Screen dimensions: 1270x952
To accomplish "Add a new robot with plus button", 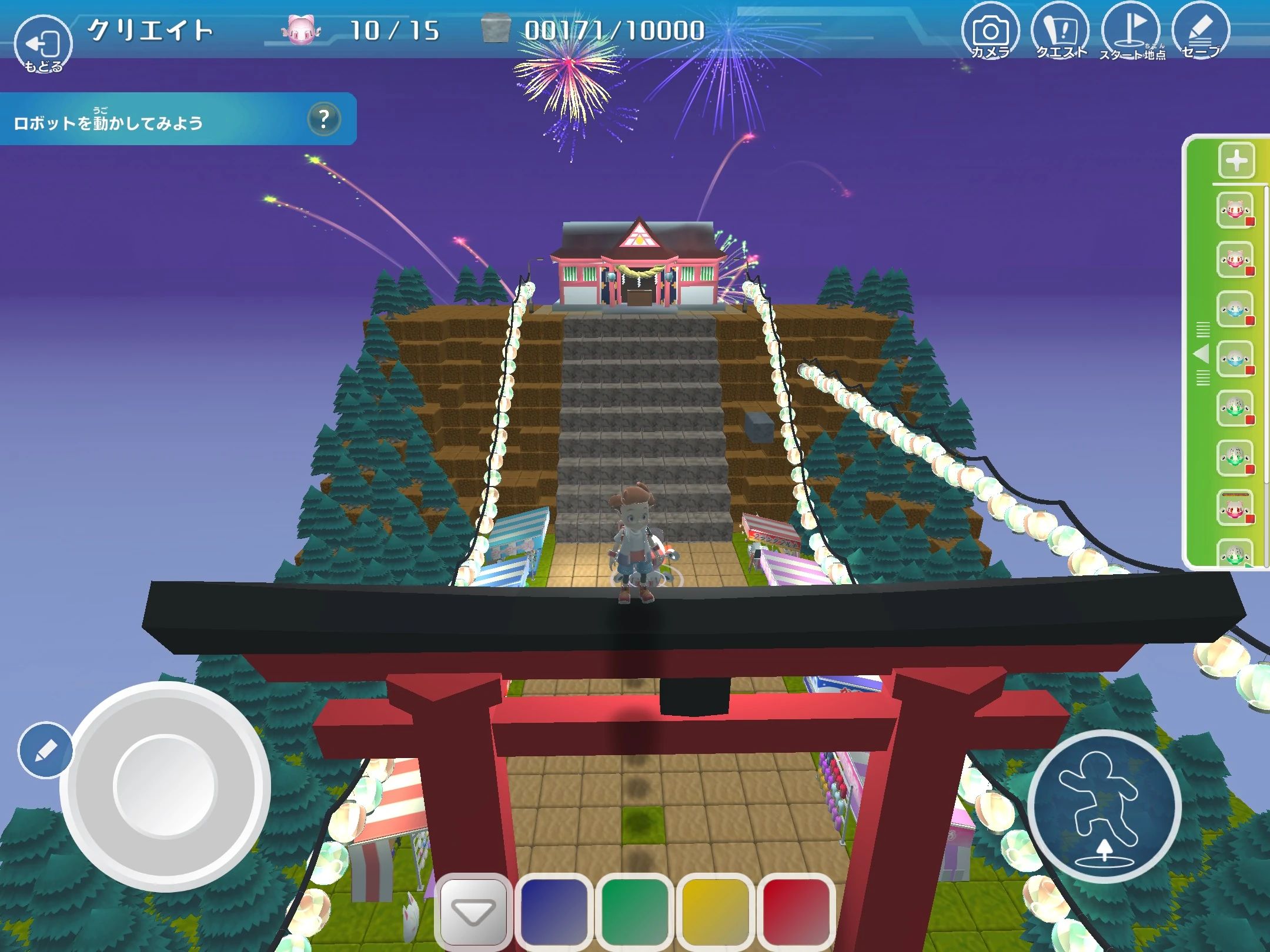I will point(1236,160).
